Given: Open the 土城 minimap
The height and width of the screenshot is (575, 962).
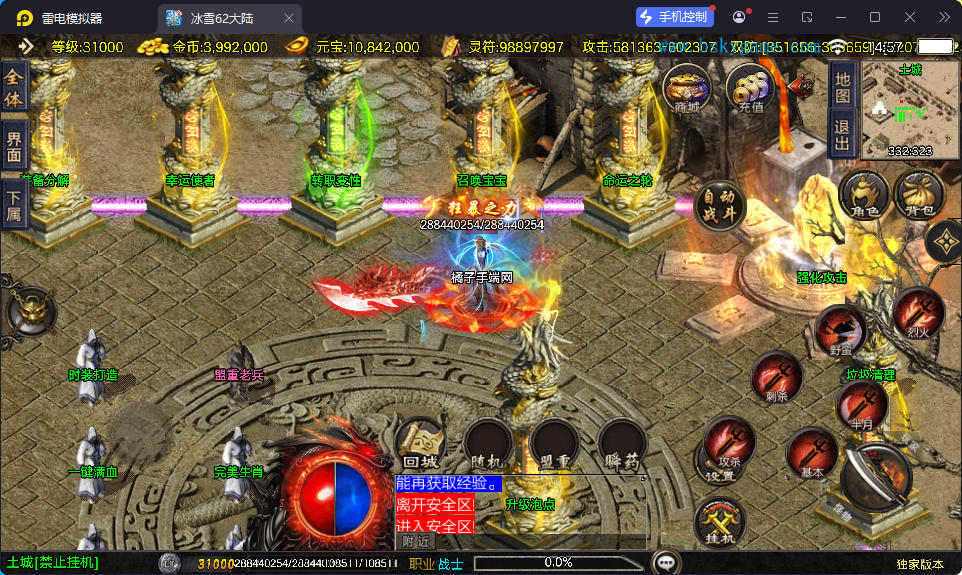Looking at the screenshot, I should click(909, 110).
